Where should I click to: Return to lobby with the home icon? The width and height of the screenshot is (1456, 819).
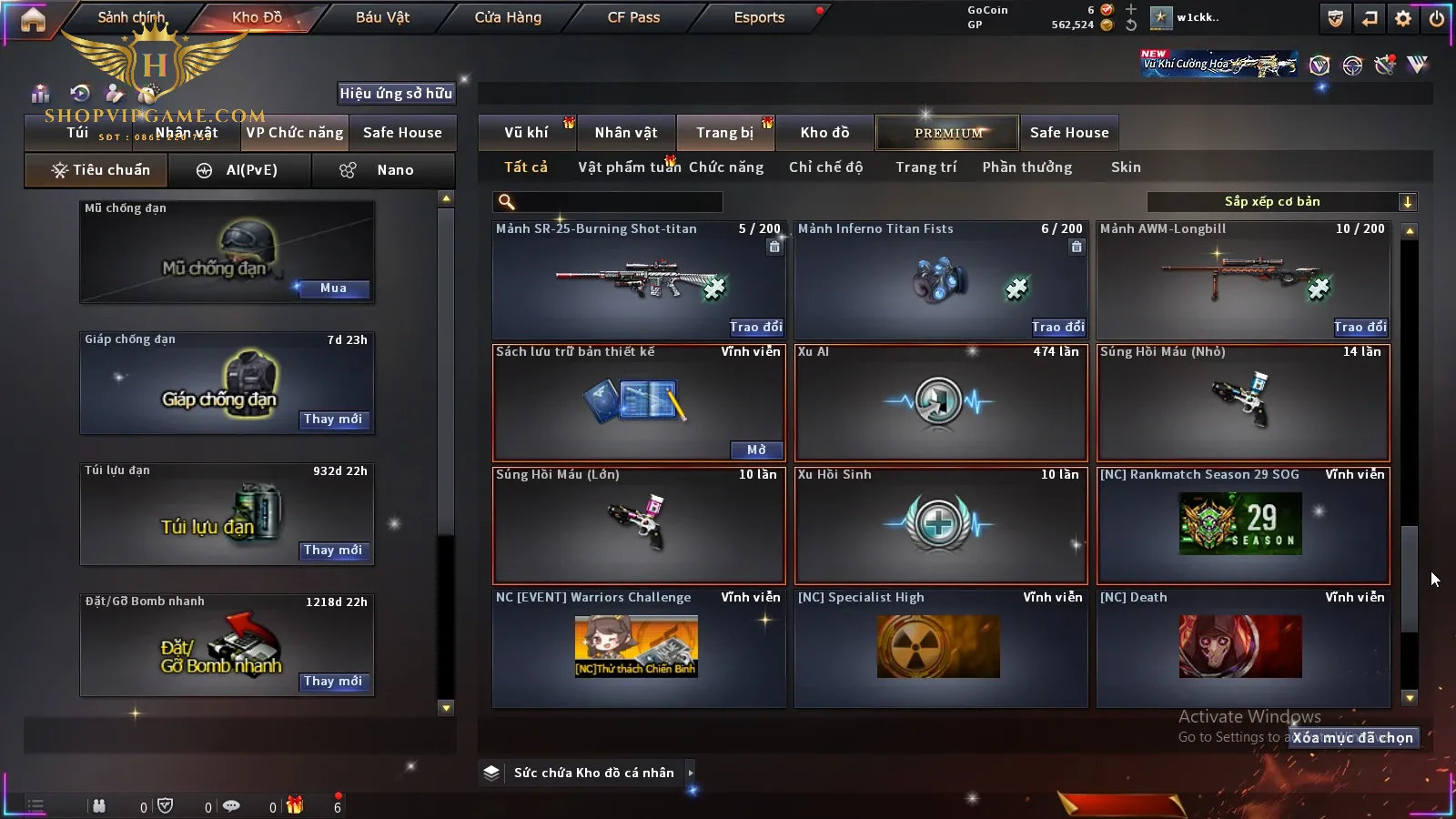pos(33,19)
